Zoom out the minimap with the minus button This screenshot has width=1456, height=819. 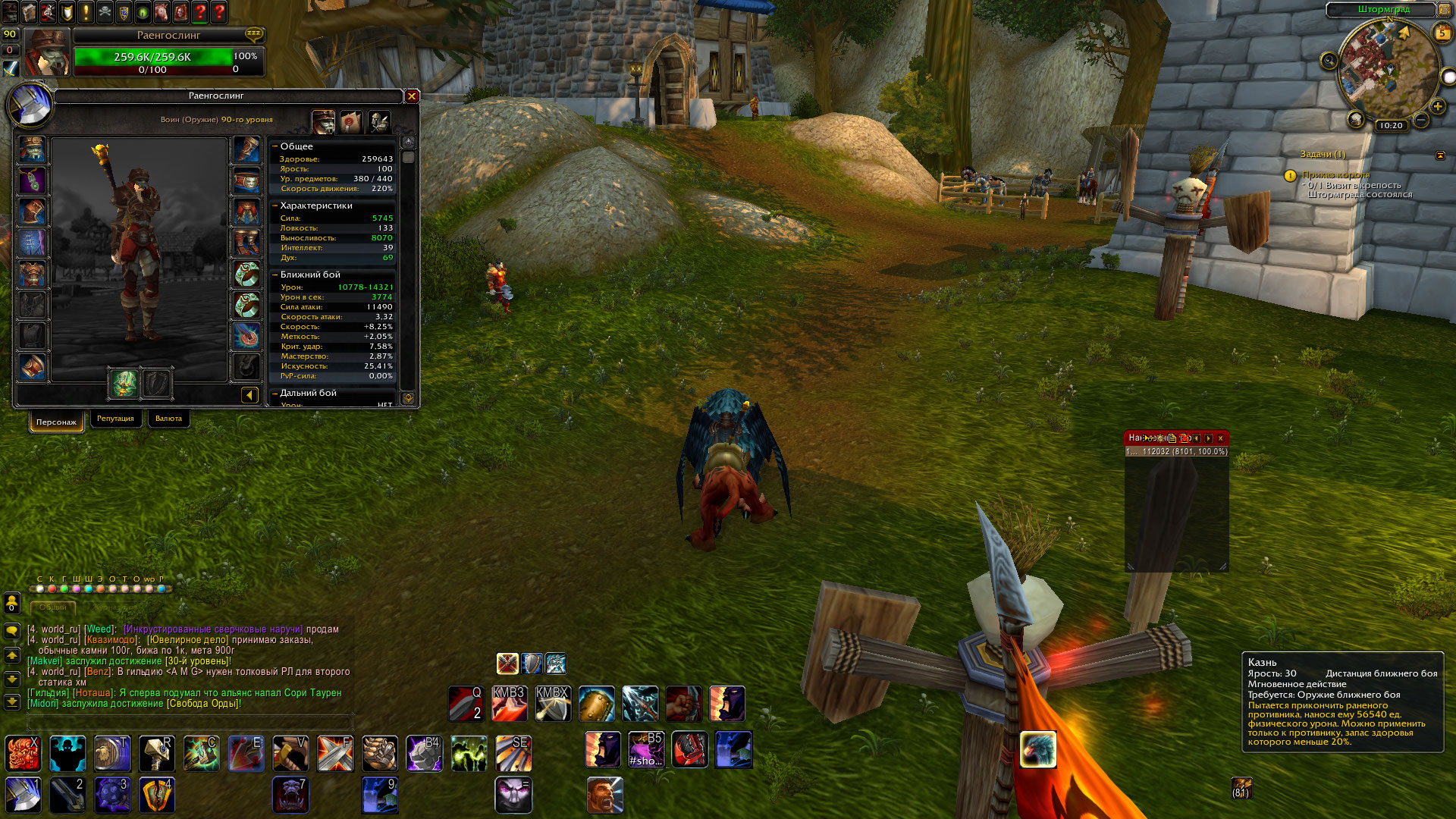(x=1421, y=120)
